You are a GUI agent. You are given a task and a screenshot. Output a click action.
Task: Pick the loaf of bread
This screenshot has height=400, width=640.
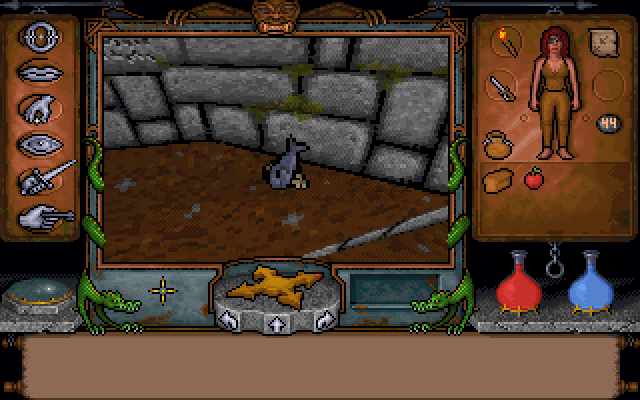(498, 180)
